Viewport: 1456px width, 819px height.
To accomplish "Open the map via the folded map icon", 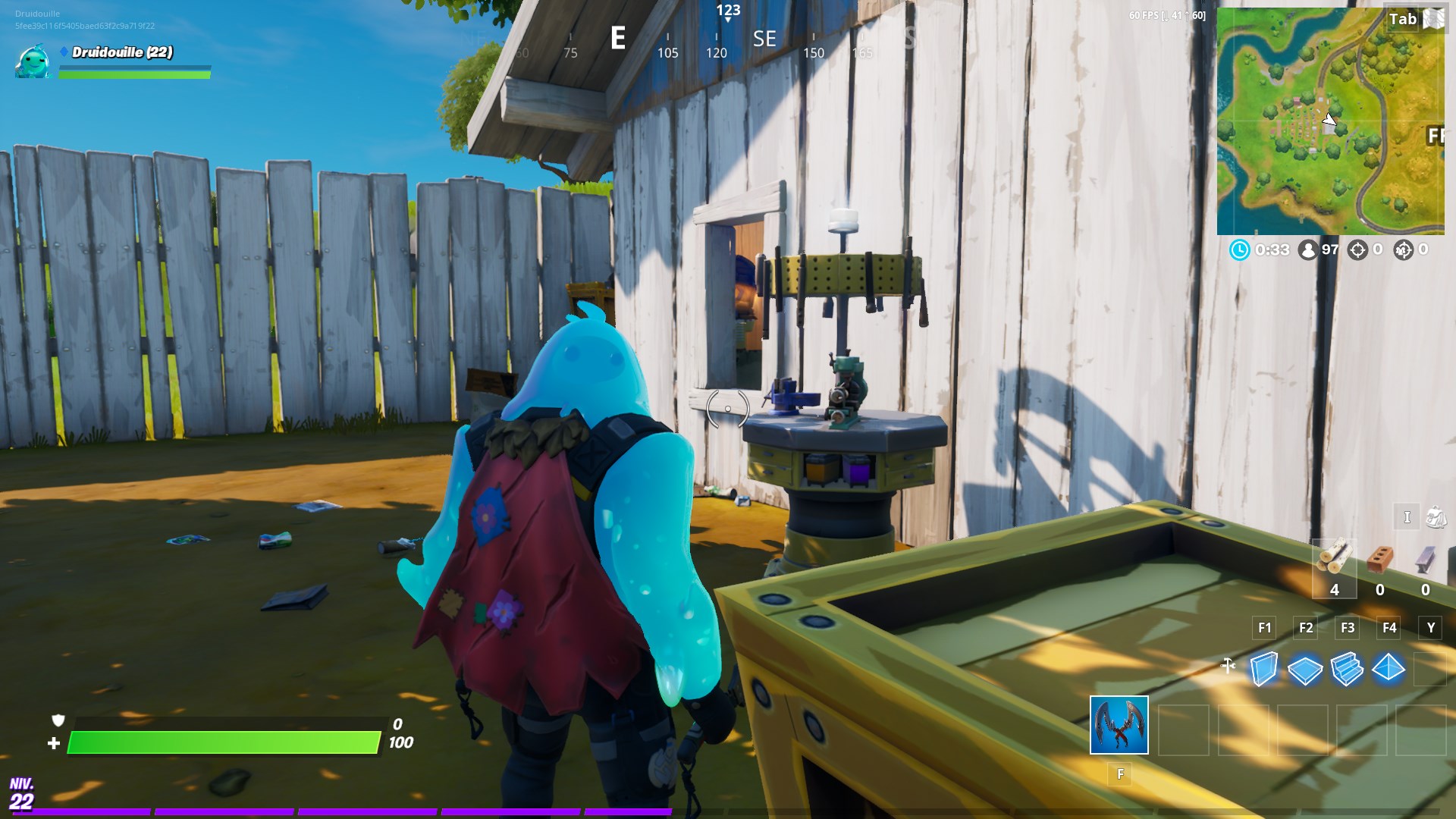I will [x=1433, y=19].
